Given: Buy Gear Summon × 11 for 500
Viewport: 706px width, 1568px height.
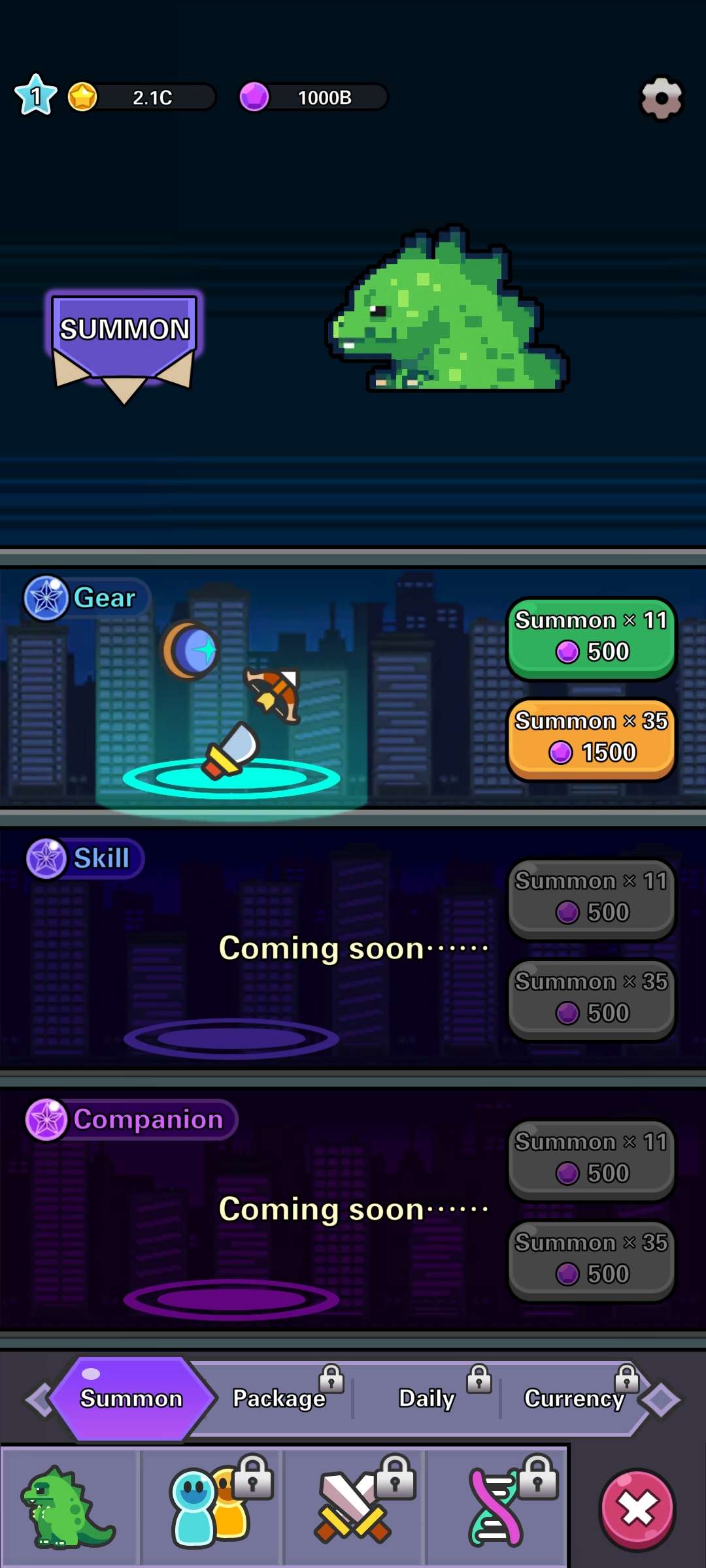Looking at the screenshot, I should tap(591, 637).
